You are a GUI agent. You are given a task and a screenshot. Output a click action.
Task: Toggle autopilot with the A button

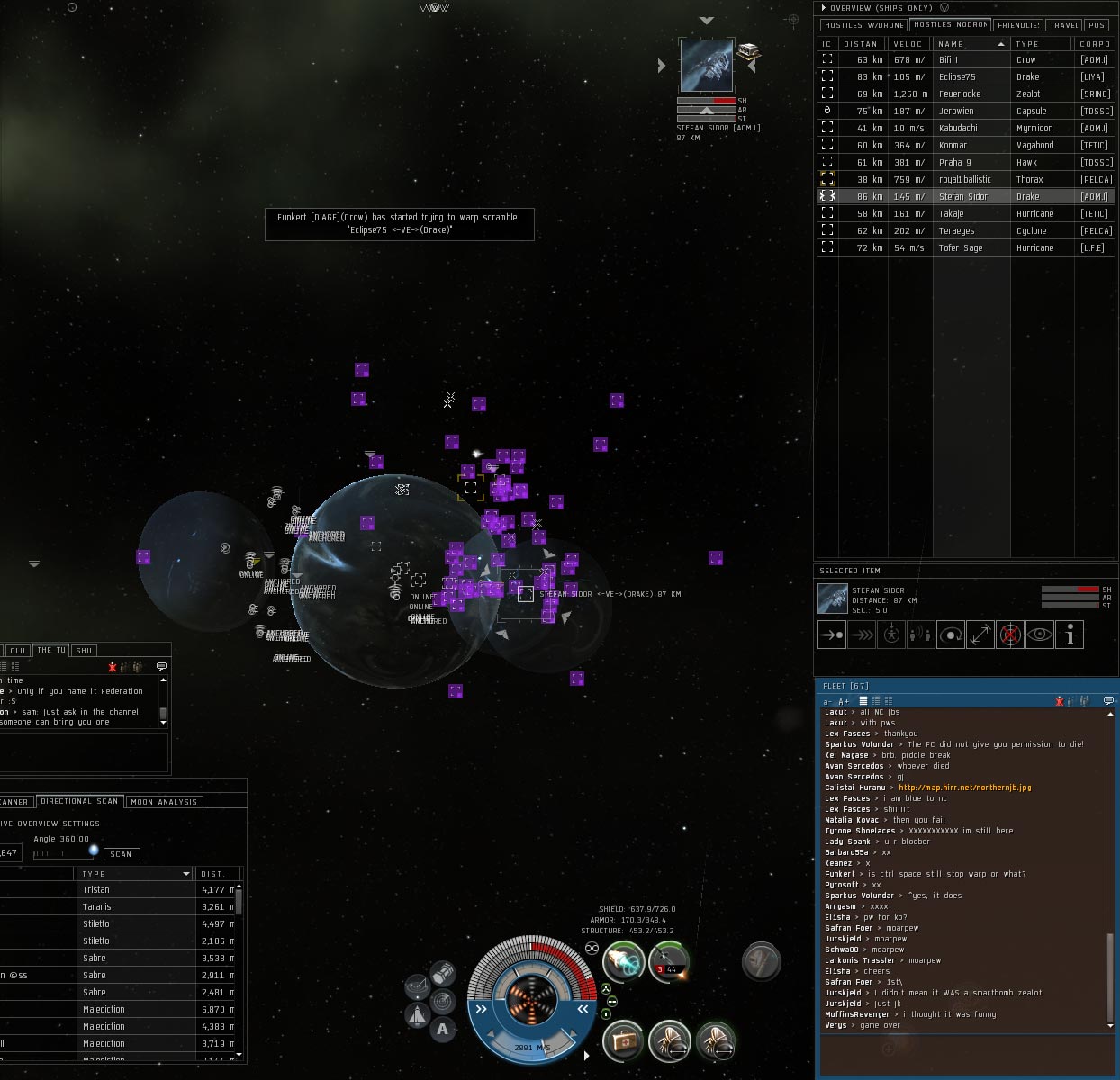[x=442, y=1030]
